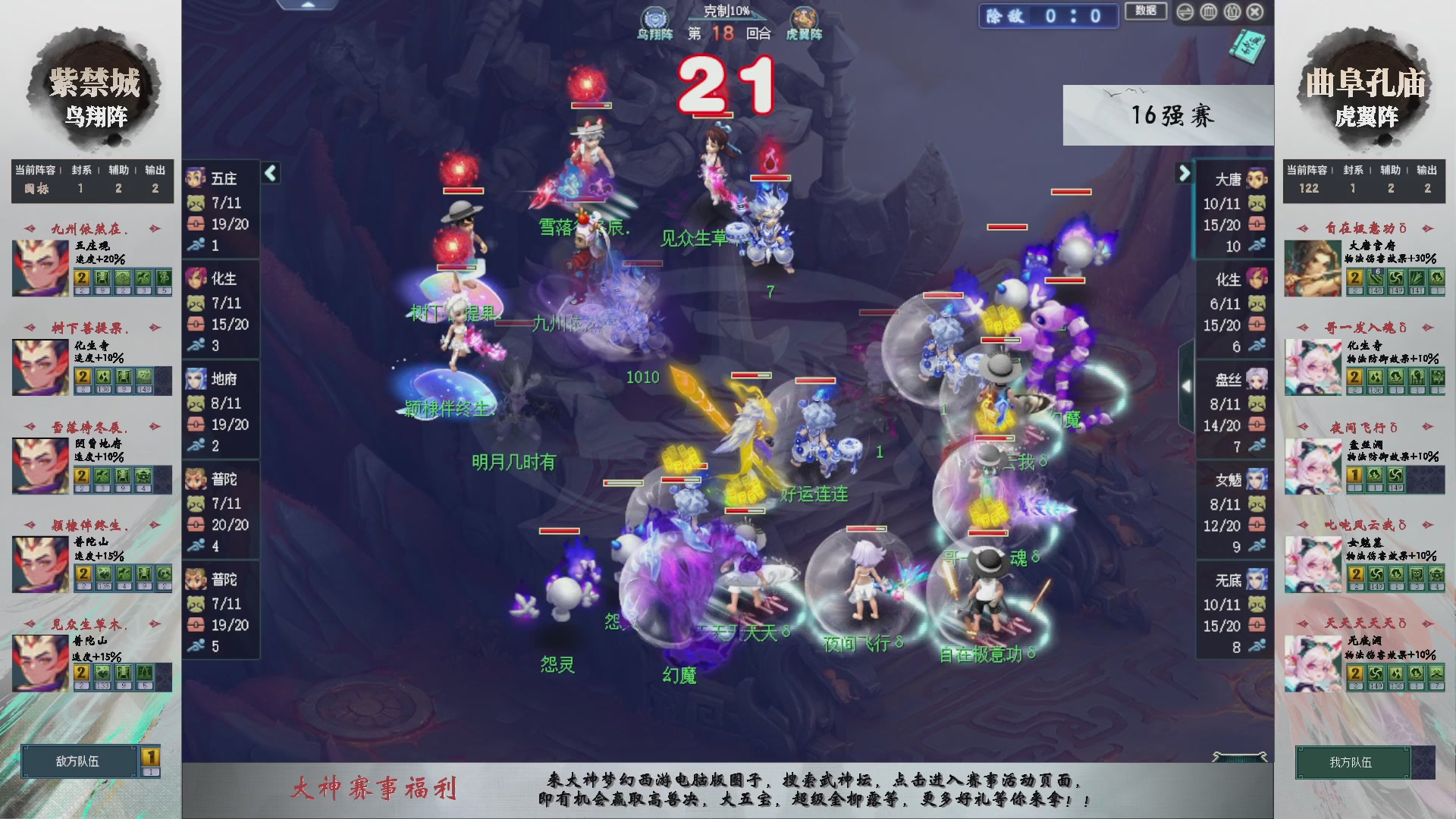Collapse the left roster panel with the left chevron

[270, 173]
